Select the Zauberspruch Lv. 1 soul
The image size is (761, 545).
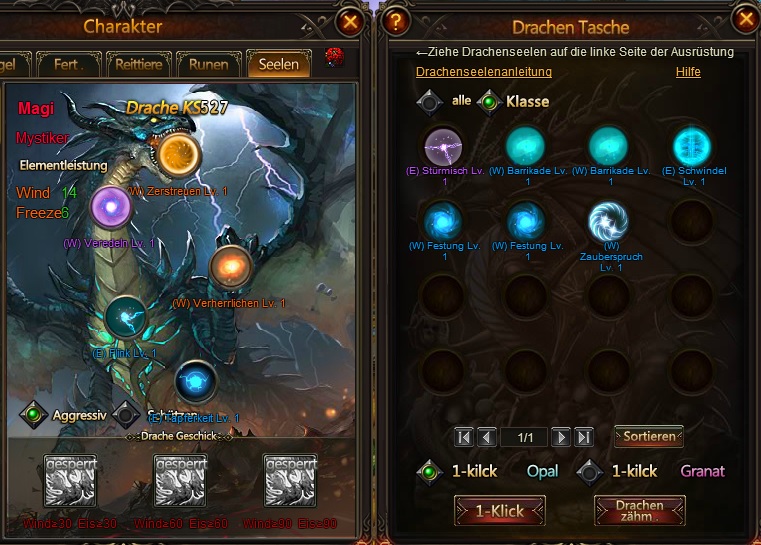click(x=608, y=222)
